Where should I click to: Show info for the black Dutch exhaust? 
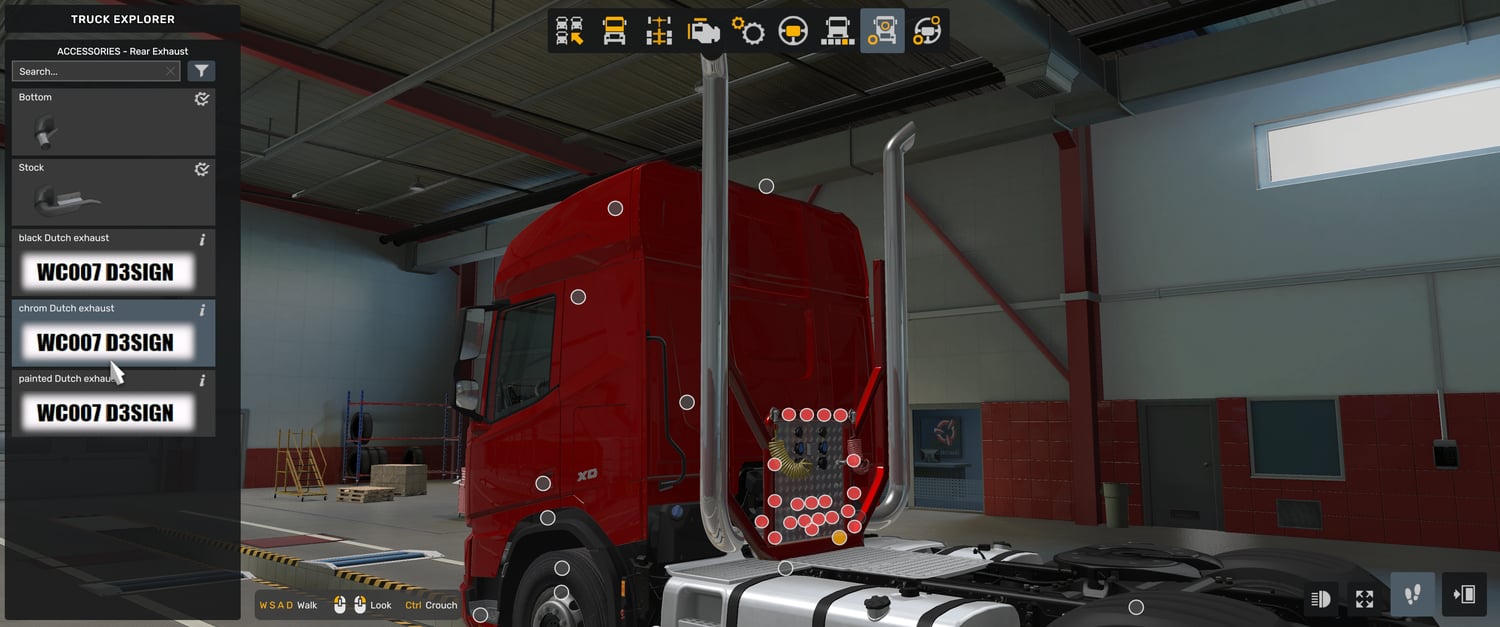[x=202, y=240]
